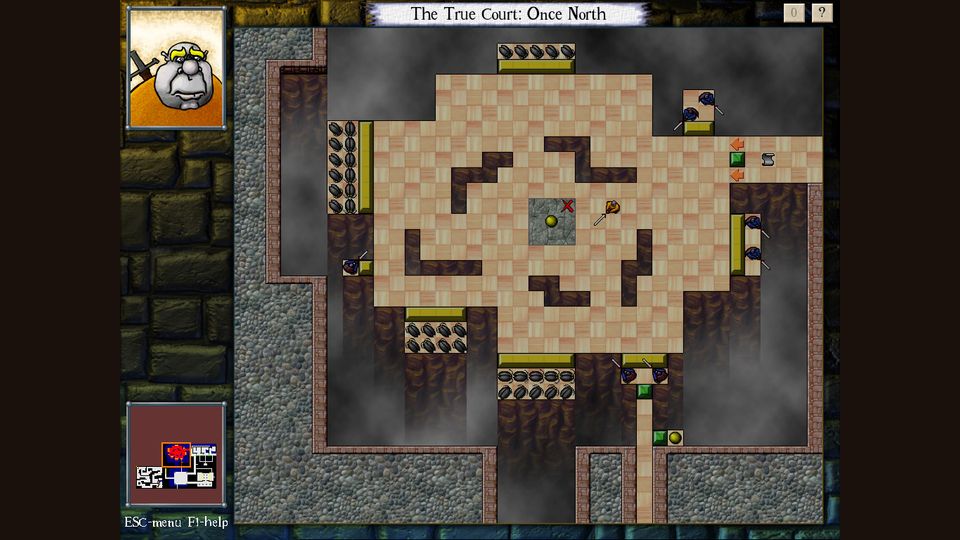
Task: Open the level minimap
Action: pos(176,455)
